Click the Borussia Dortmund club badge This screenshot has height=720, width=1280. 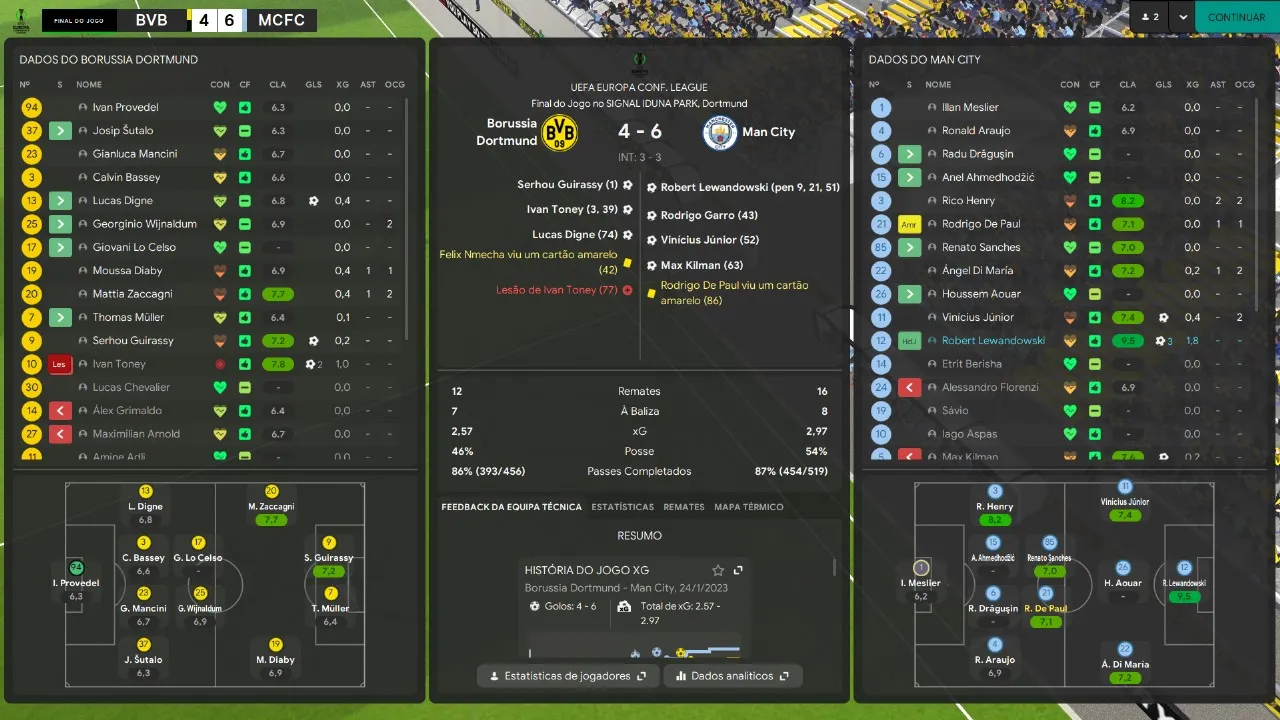559,132
